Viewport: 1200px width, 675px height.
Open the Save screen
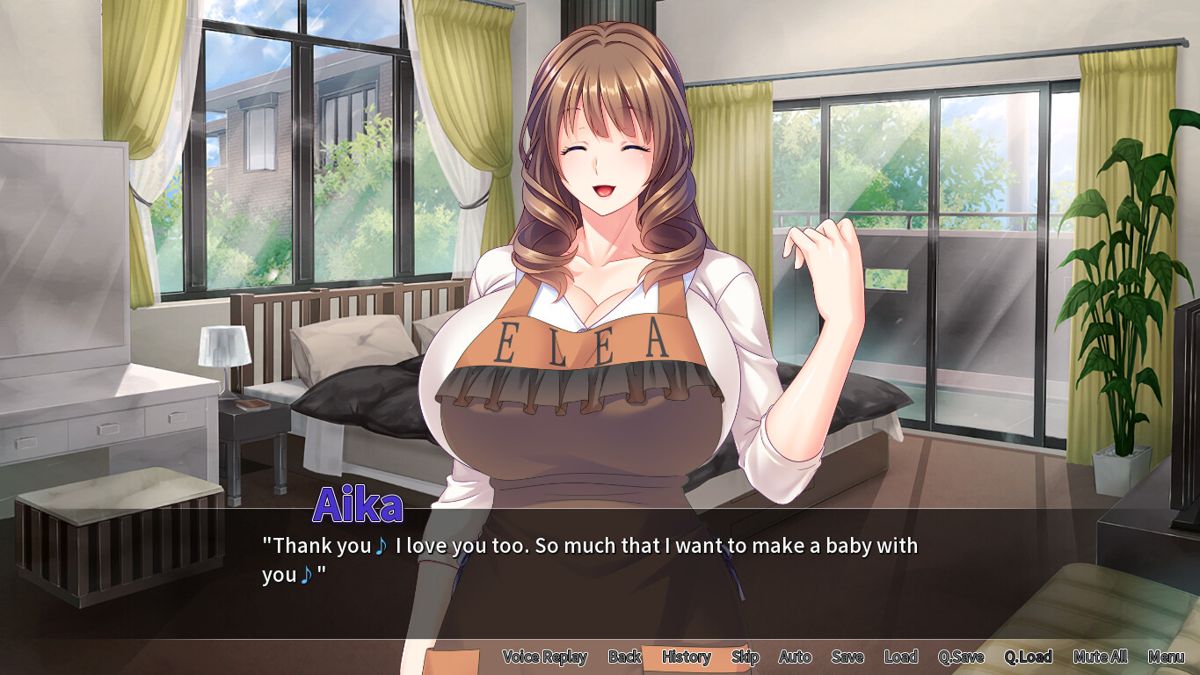847,657
